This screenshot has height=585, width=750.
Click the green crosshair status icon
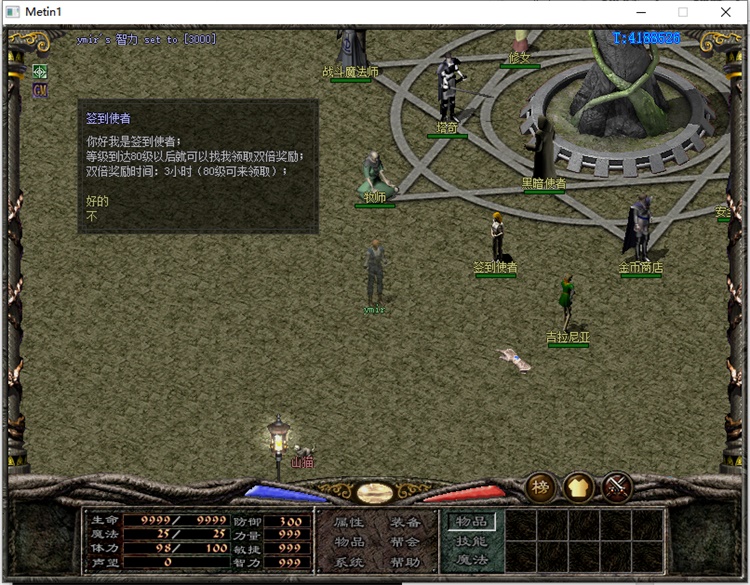40,72
